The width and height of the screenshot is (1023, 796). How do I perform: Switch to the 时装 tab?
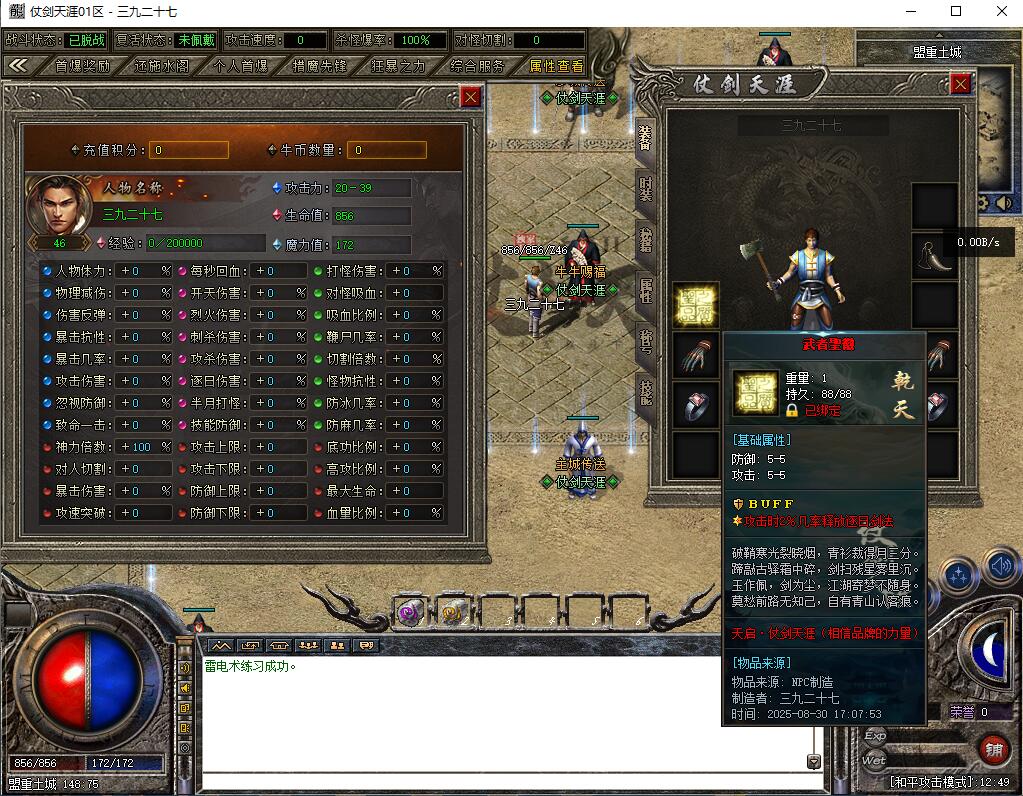click(x=646, y=188)
